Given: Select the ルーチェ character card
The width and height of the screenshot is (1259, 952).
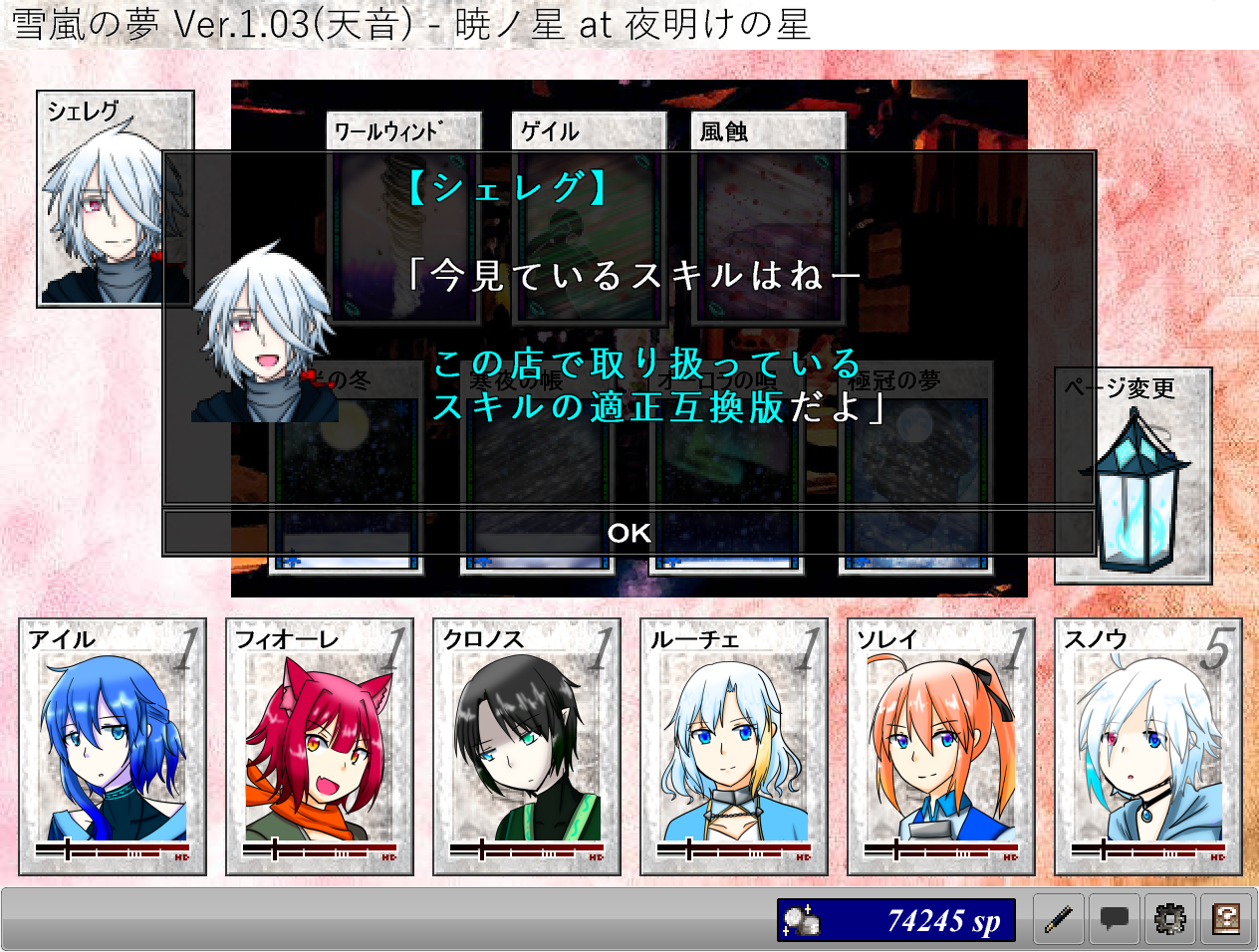Looking at the screenshot, I should pyautogui.click(x=734, y=747).
